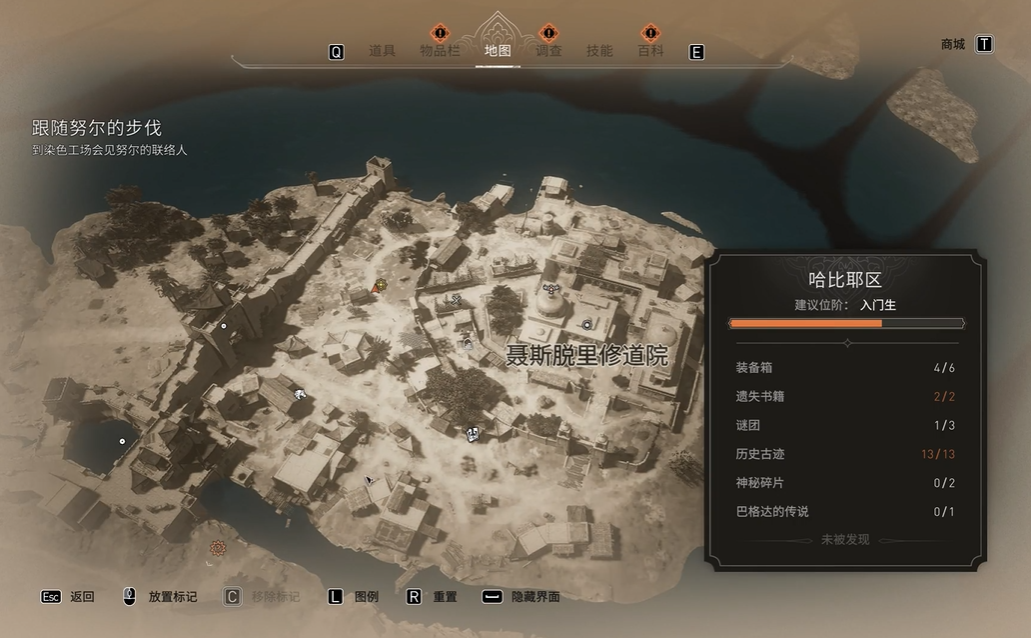Image resolution: width=1031 pixels, height=638 pixels.
Task: Switch to the 调查 investigation tab
Action: click(548, 51)
